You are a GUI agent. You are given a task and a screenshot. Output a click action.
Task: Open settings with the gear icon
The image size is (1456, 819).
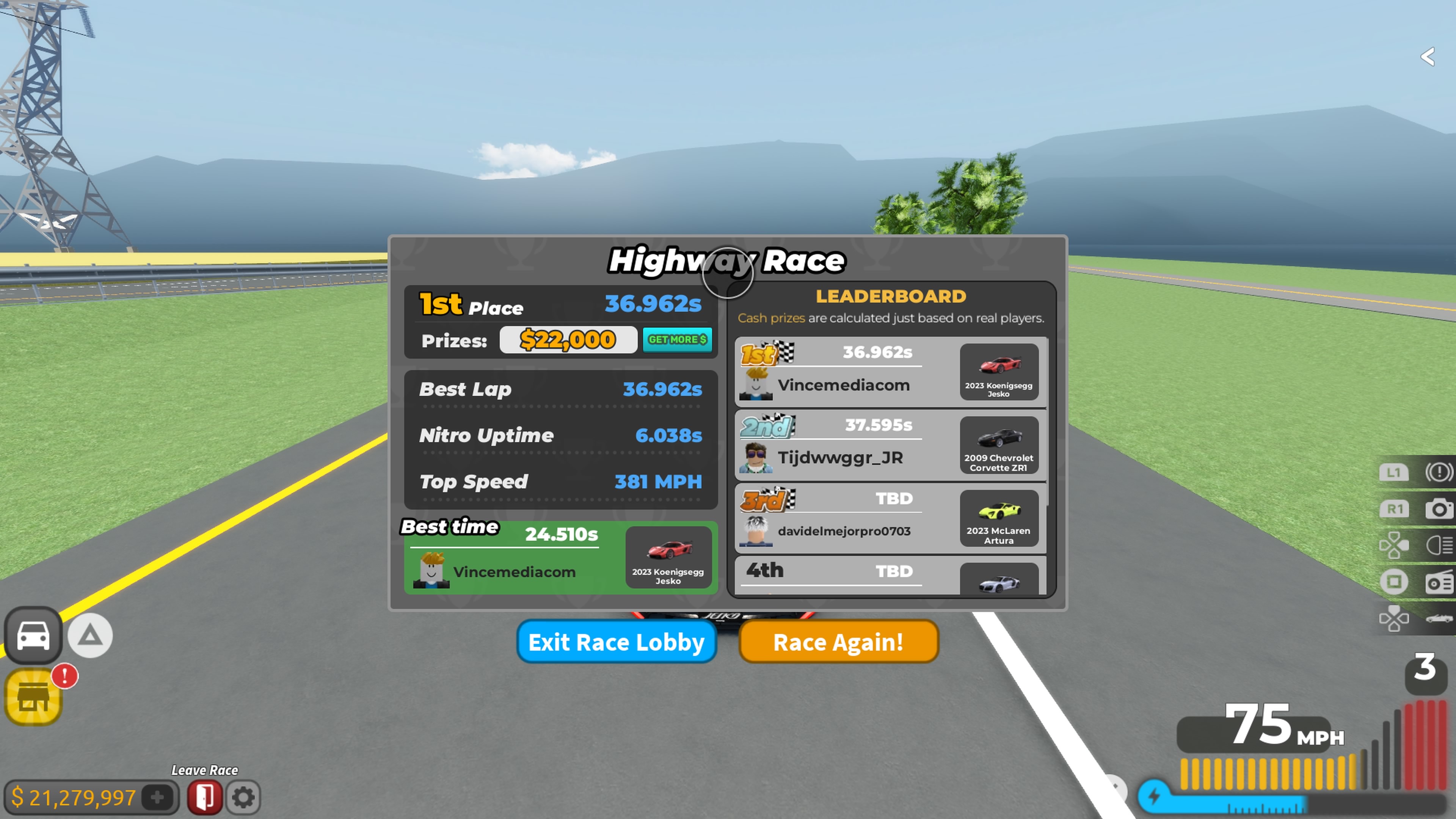tap(243, 797)
